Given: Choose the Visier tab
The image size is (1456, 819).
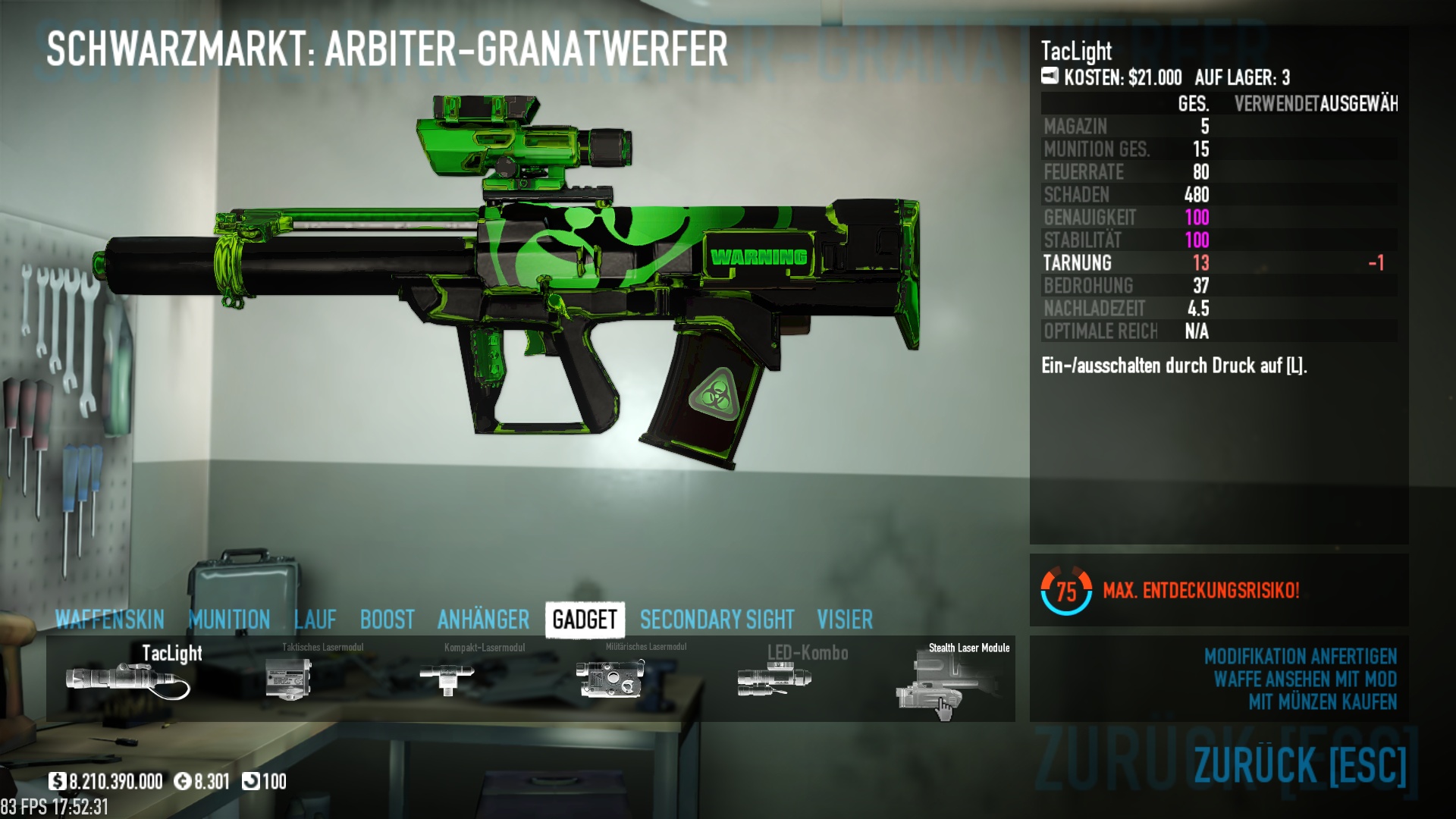Looking at the screenshot, I should pyautogui.click(x=845, y=620).
